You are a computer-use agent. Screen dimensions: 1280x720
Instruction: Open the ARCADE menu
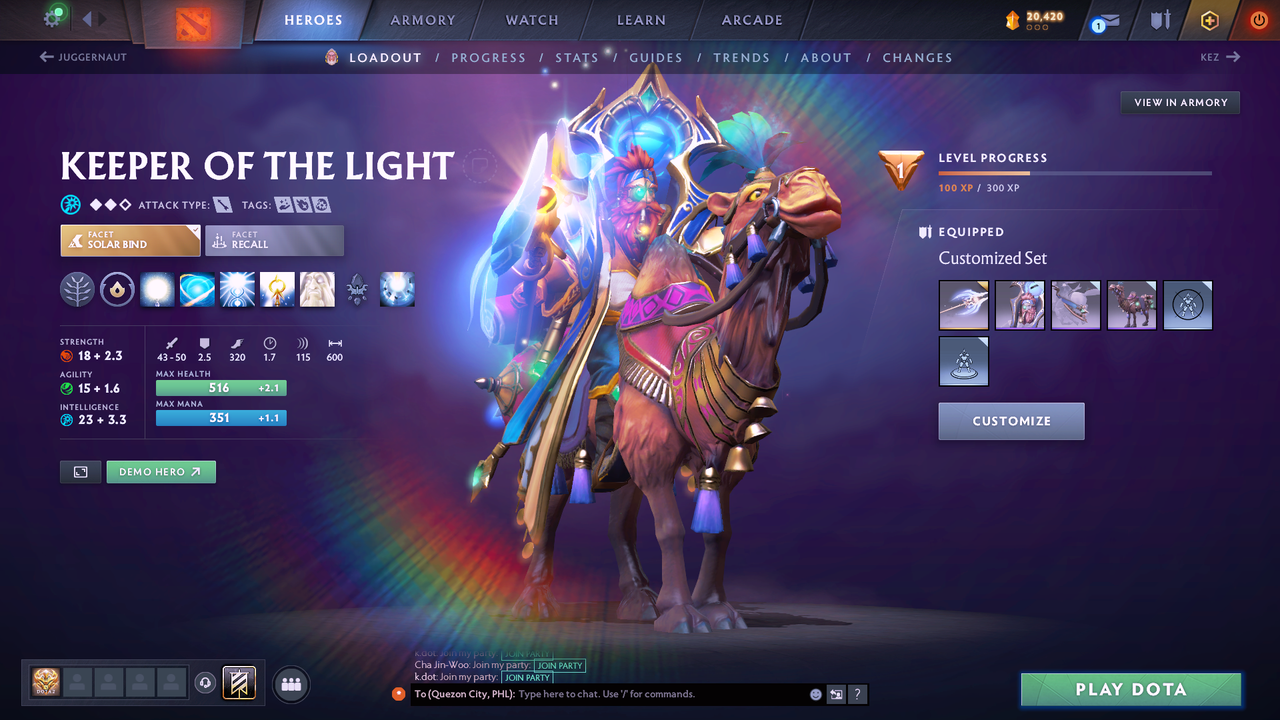click(751, 20)
